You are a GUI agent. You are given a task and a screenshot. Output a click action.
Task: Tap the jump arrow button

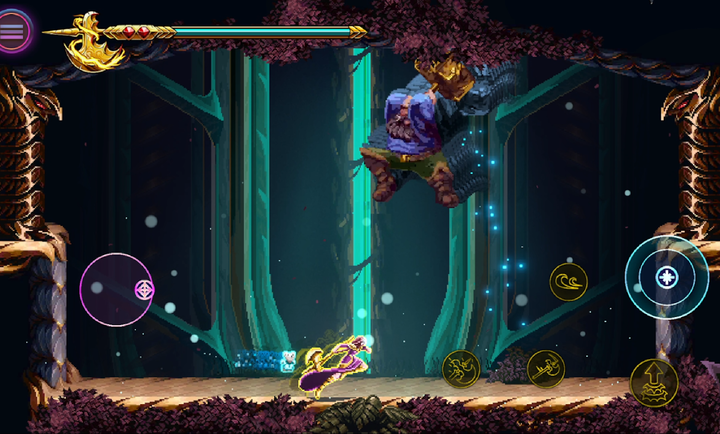[x=654, y=382]
